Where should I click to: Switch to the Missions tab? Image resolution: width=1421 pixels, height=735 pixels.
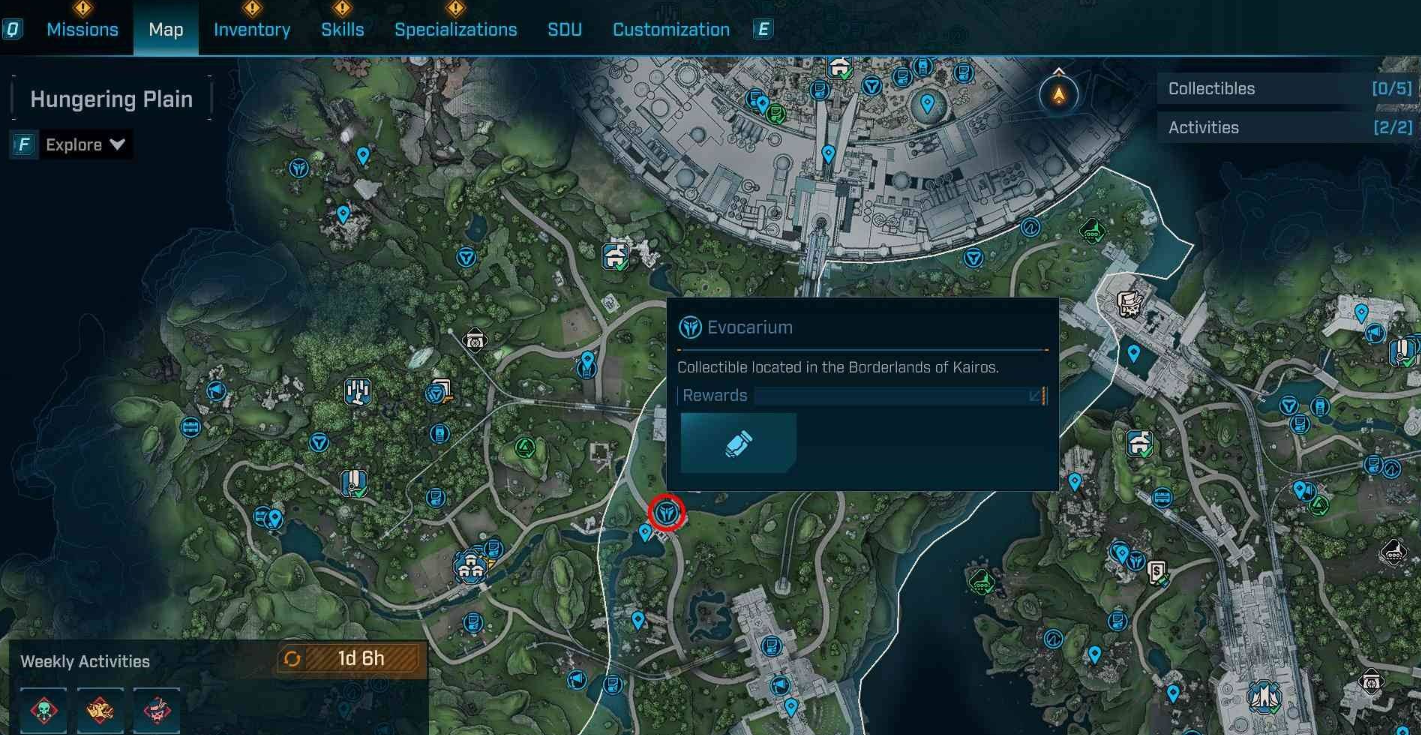tap(82, 30)
